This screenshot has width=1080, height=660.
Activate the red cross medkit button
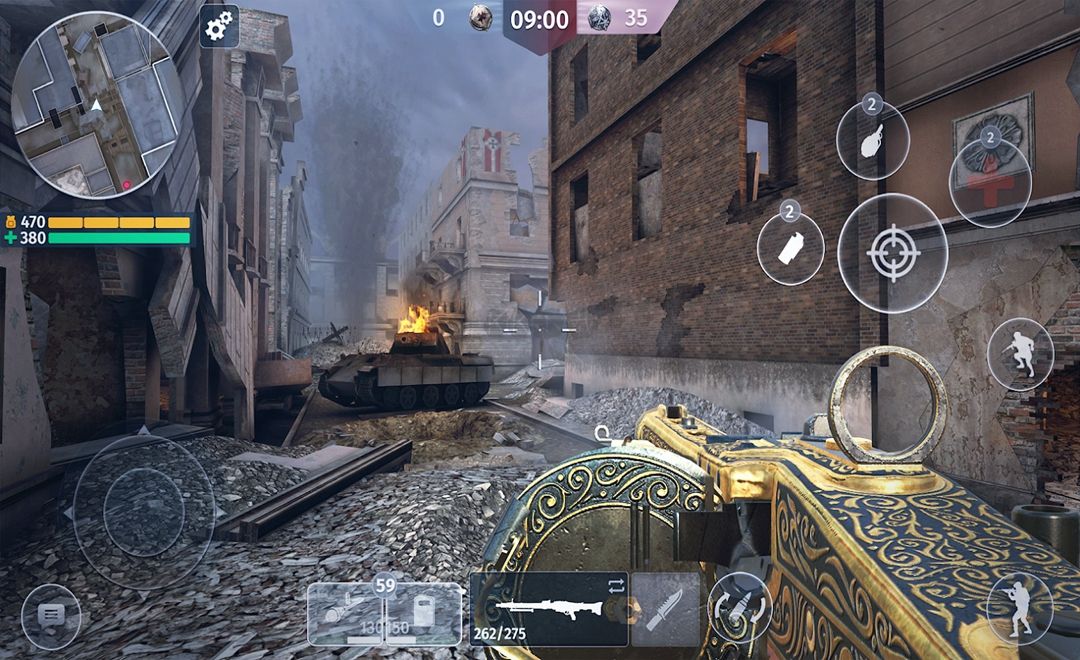click(990, 182)
